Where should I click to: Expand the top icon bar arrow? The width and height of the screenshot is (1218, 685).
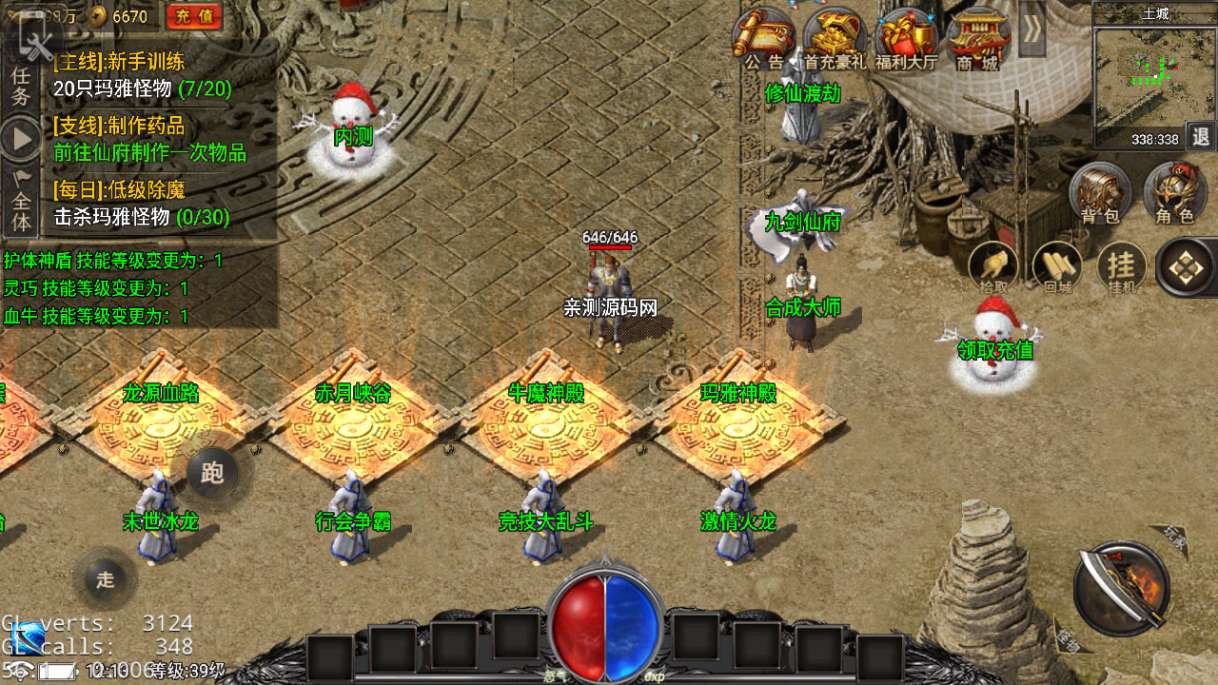(1032, 29)
